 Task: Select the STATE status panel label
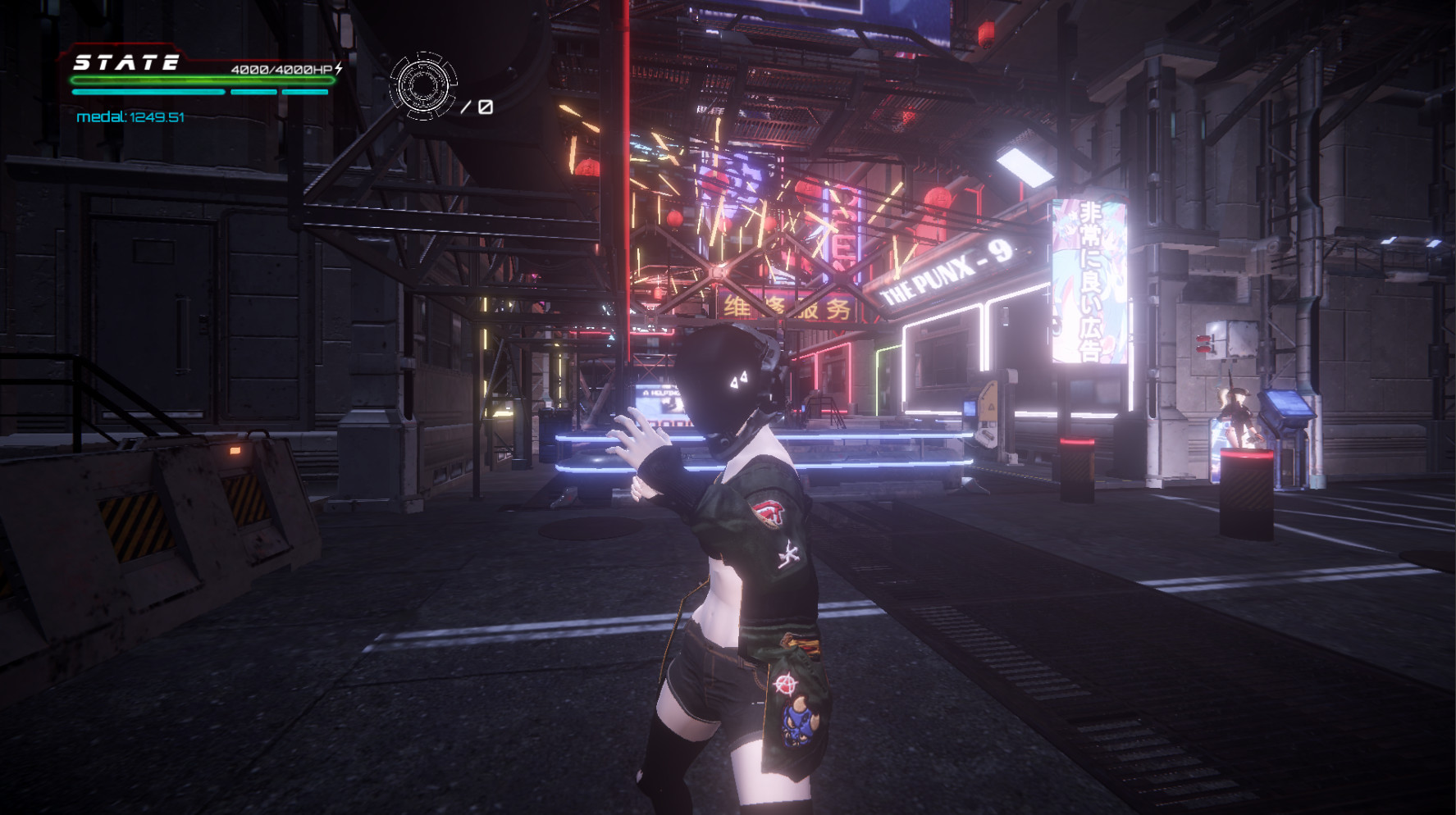click(x=127, y=62)
